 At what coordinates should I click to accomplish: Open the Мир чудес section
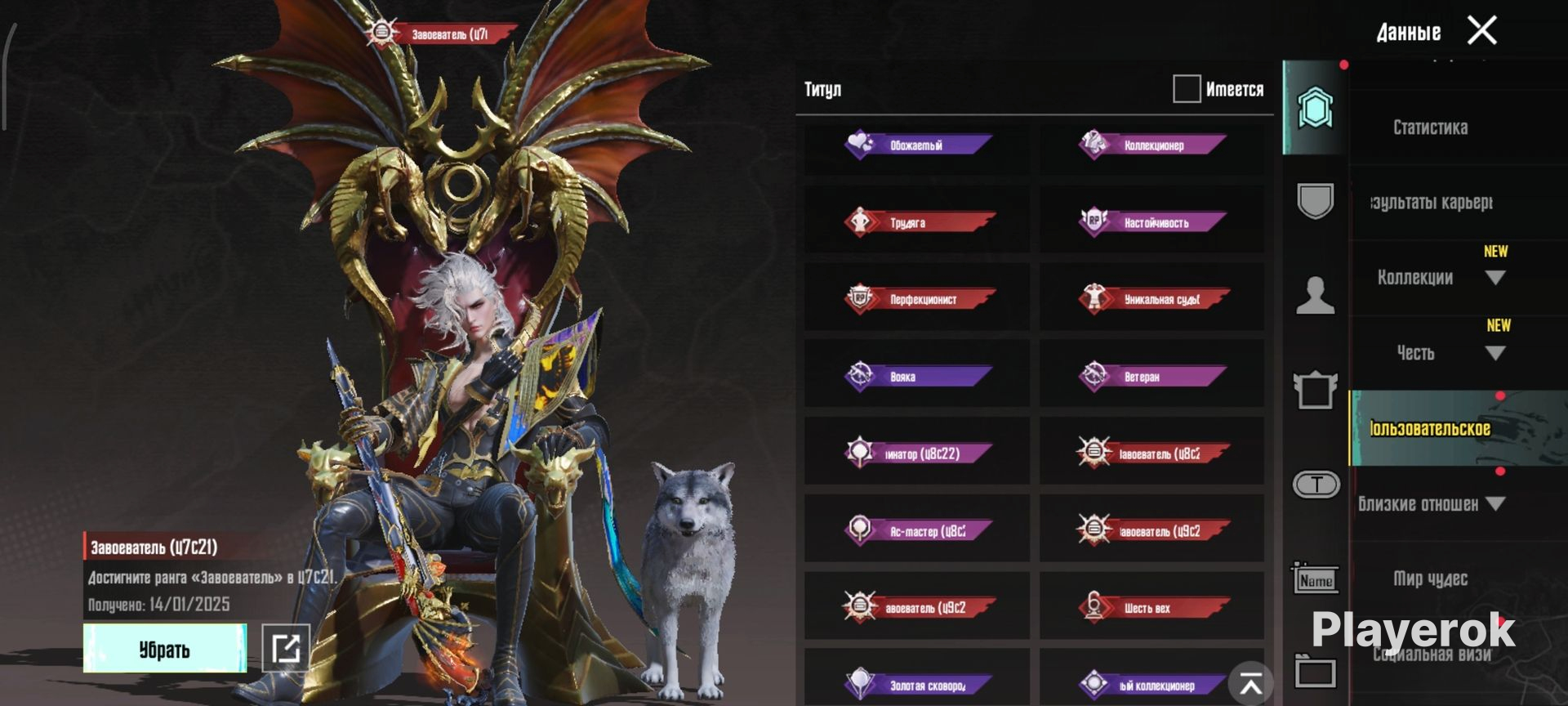(1430, 579)
